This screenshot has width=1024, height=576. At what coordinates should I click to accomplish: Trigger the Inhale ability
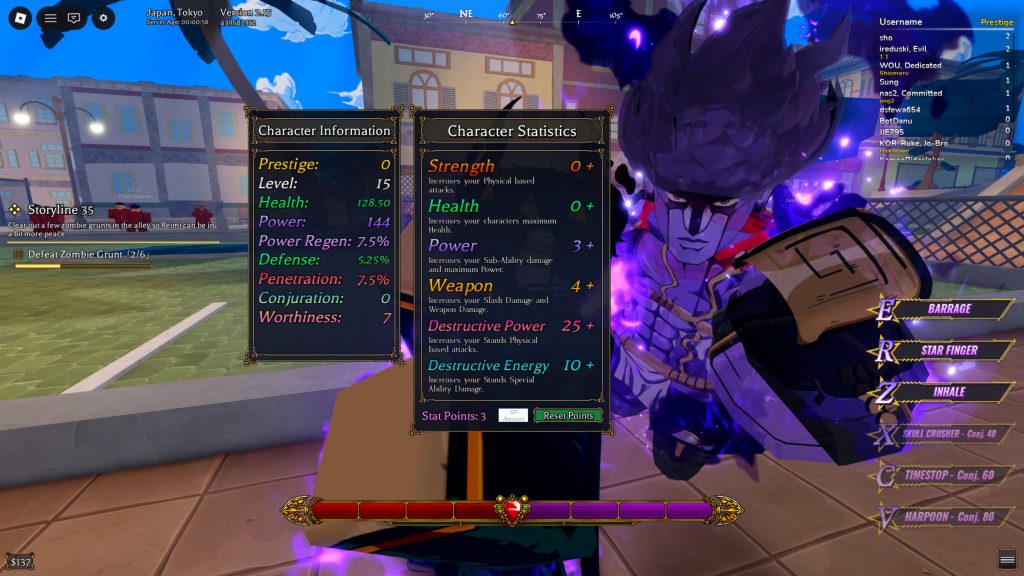click(x=949, y=392)
